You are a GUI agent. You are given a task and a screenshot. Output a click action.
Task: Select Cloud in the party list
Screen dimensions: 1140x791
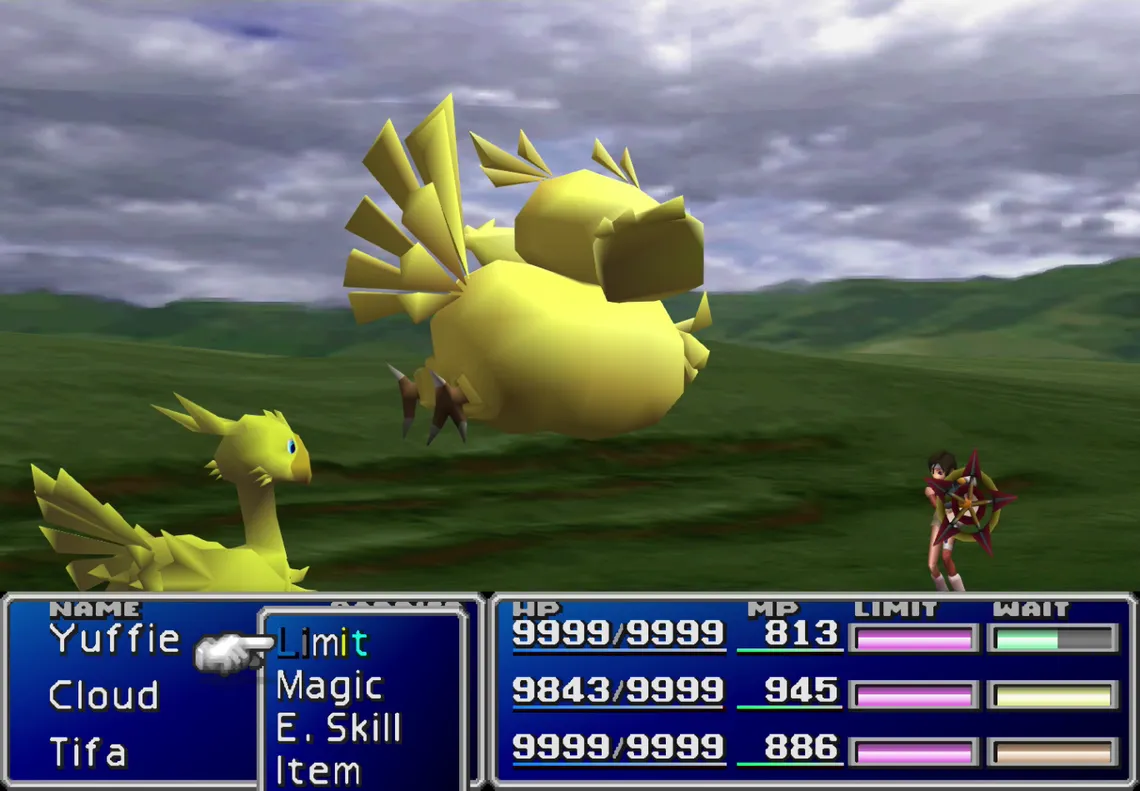103,695
